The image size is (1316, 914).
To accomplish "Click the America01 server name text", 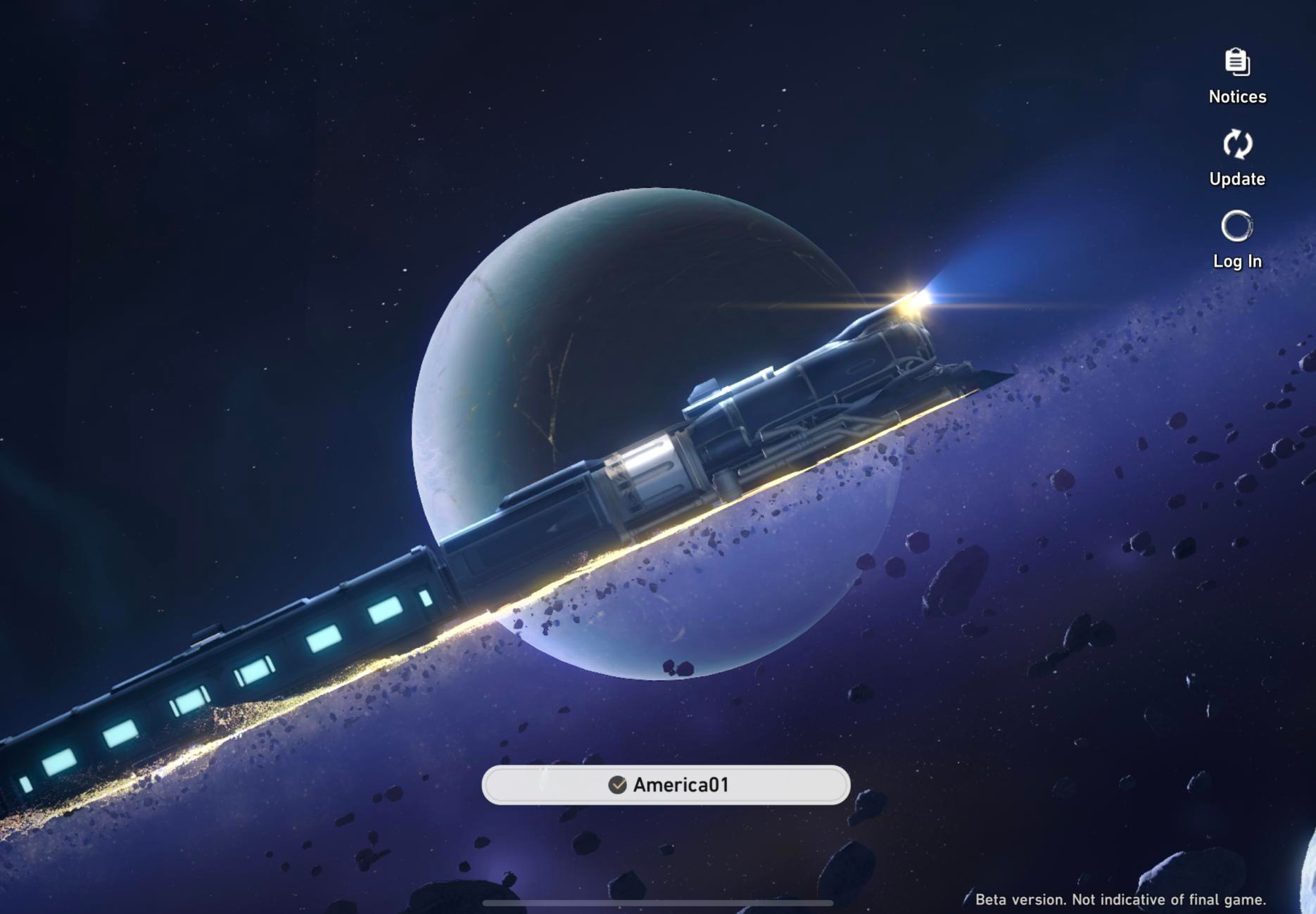I will tap(685, 786).
